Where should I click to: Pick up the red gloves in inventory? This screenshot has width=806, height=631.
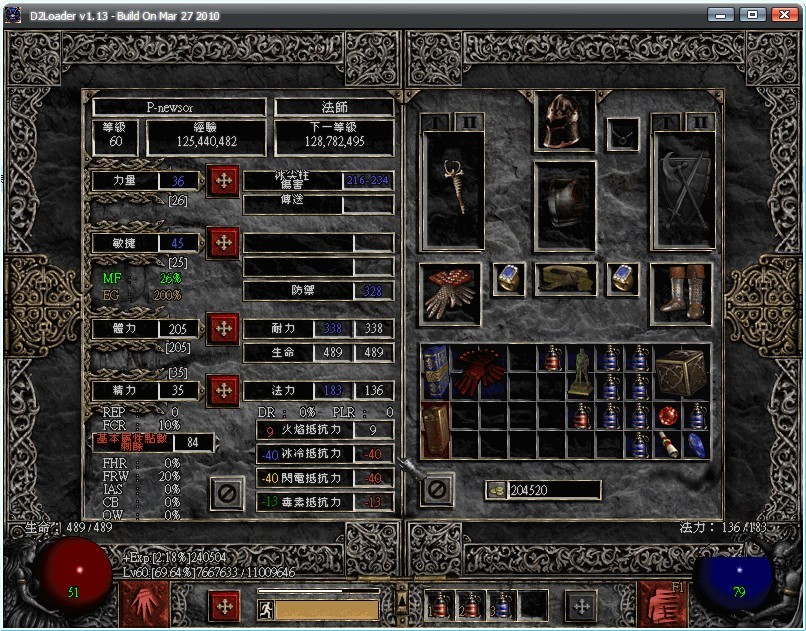(479, 371)
